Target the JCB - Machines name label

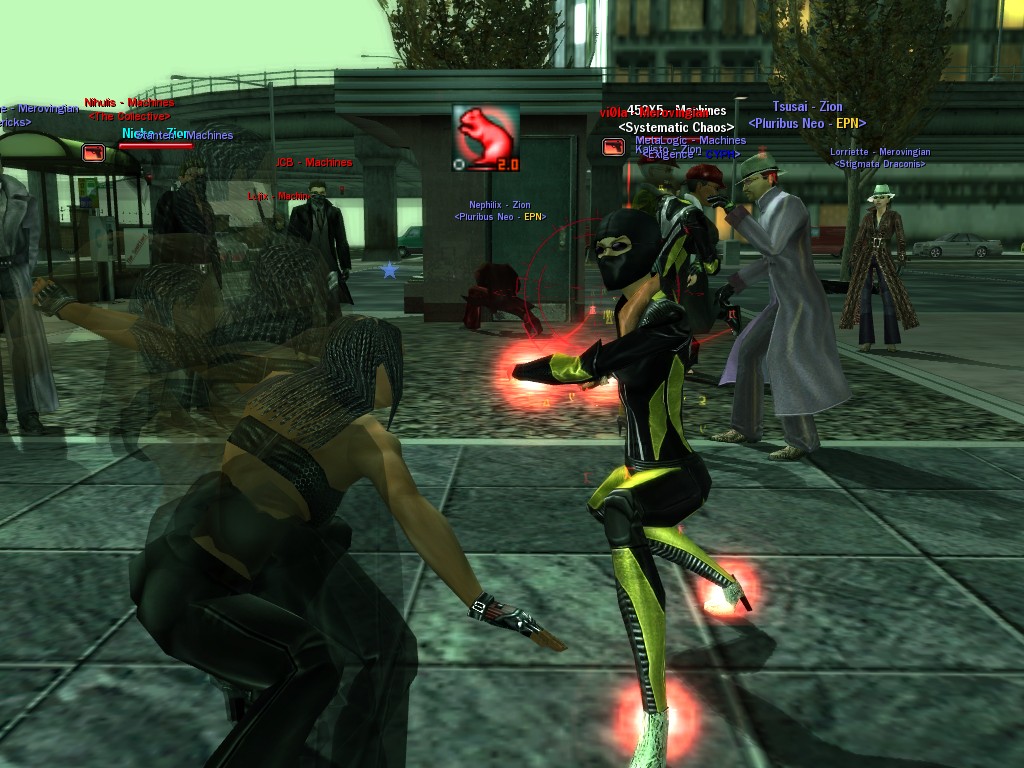(x=314, y=162)
